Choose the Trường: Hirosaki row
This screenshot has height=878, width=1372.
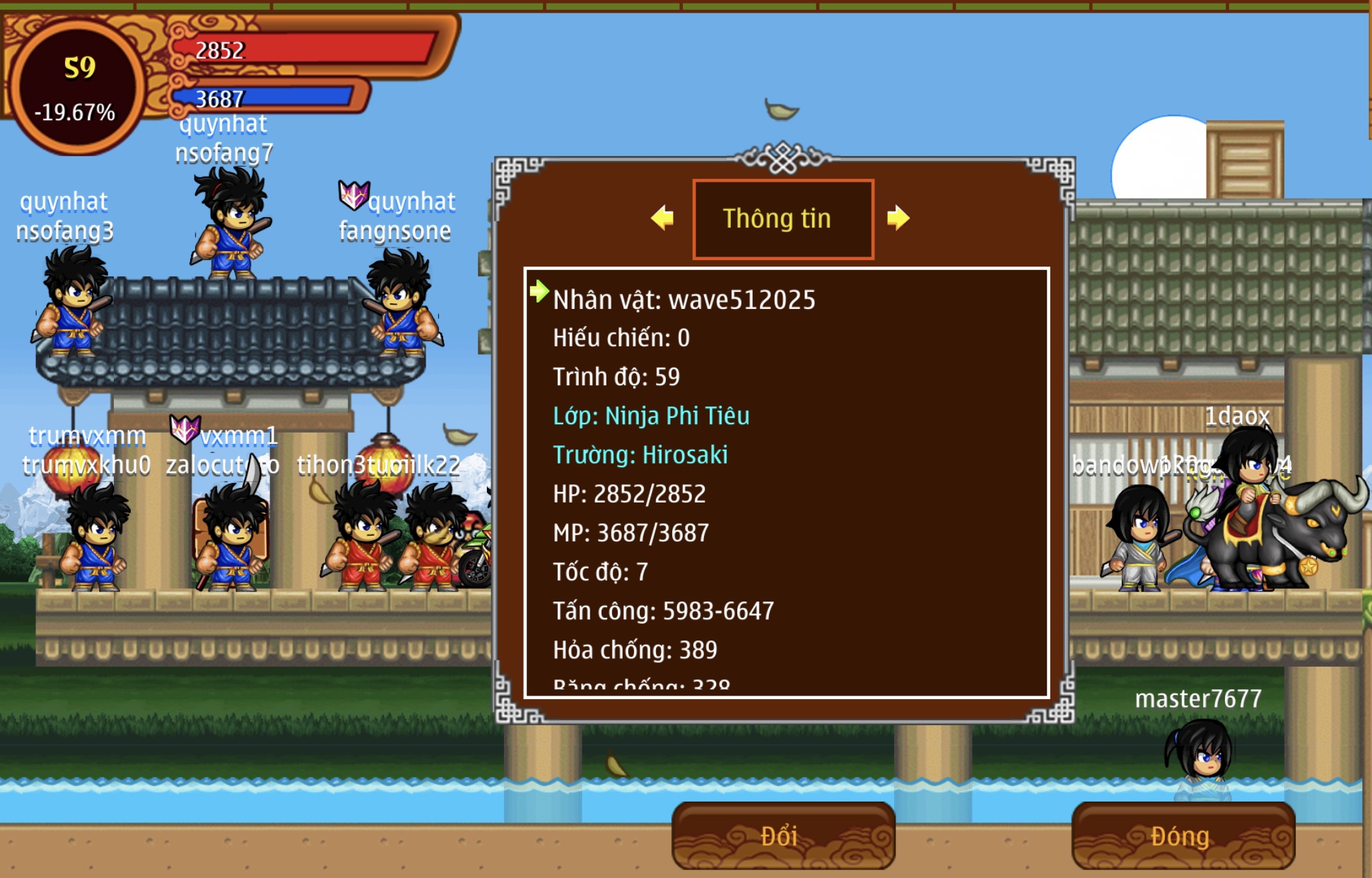coord(640,455)
